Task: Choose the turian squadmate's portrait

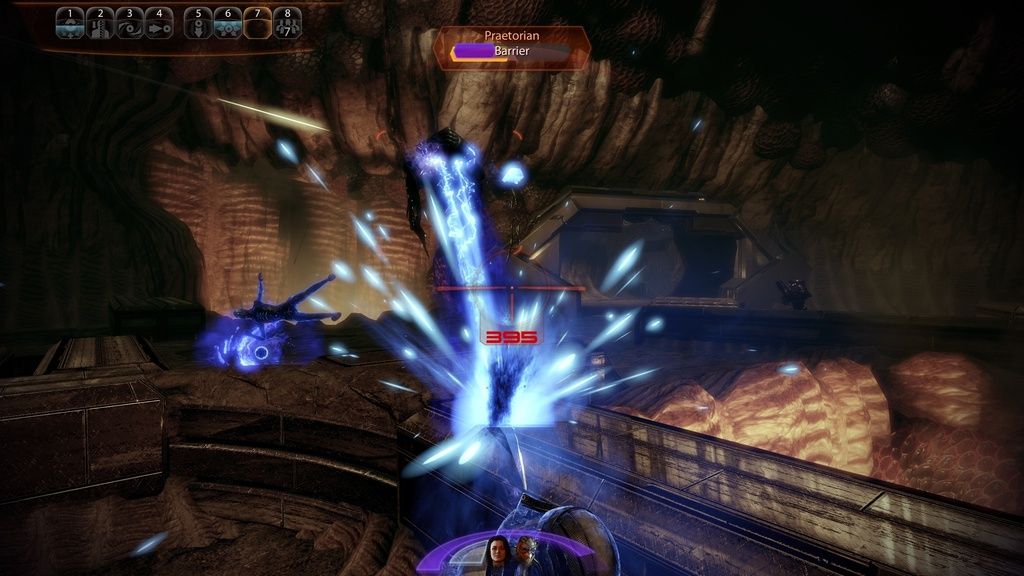Action: point(526,555)
